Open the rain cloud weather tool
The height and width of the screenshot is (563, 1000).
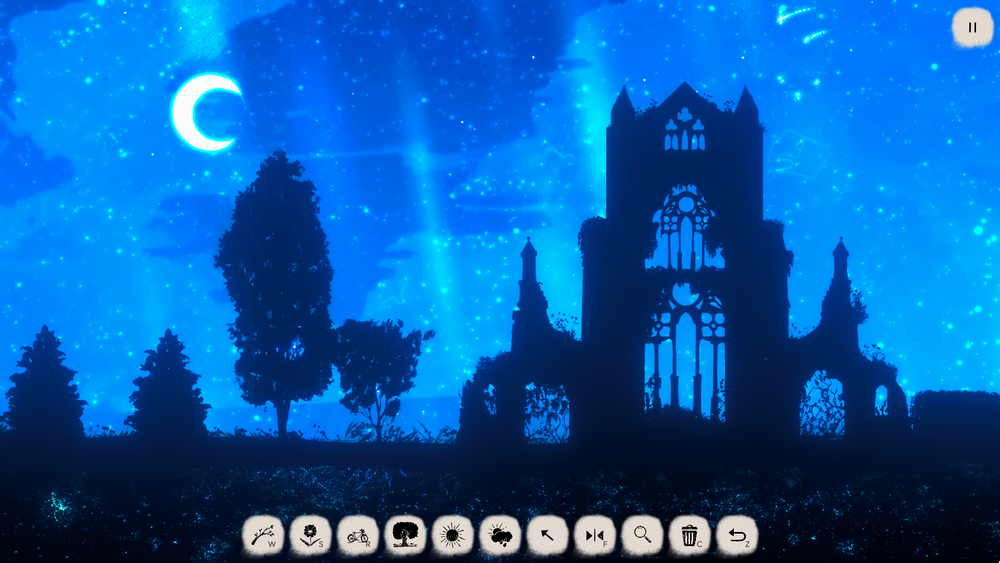pos(500,536)
